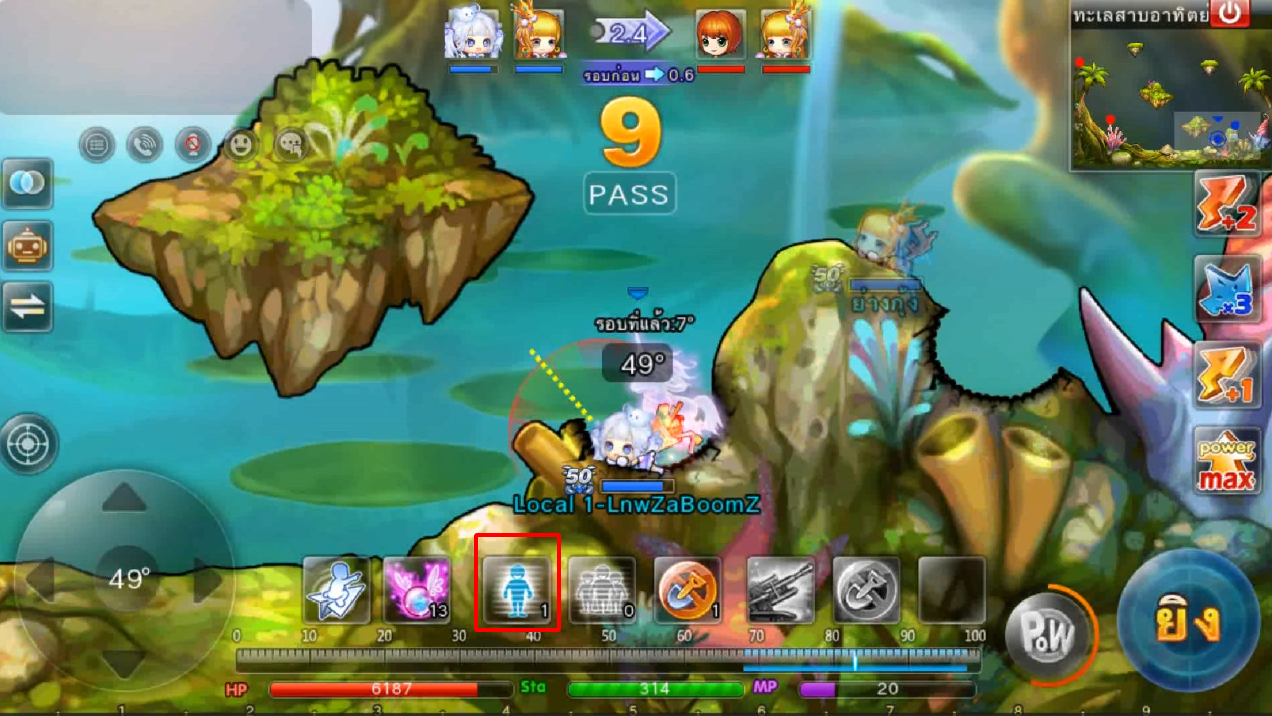Fire the shot with the blue round button
Viewport: 1272px width, 716px height.
pos(1187,621)
